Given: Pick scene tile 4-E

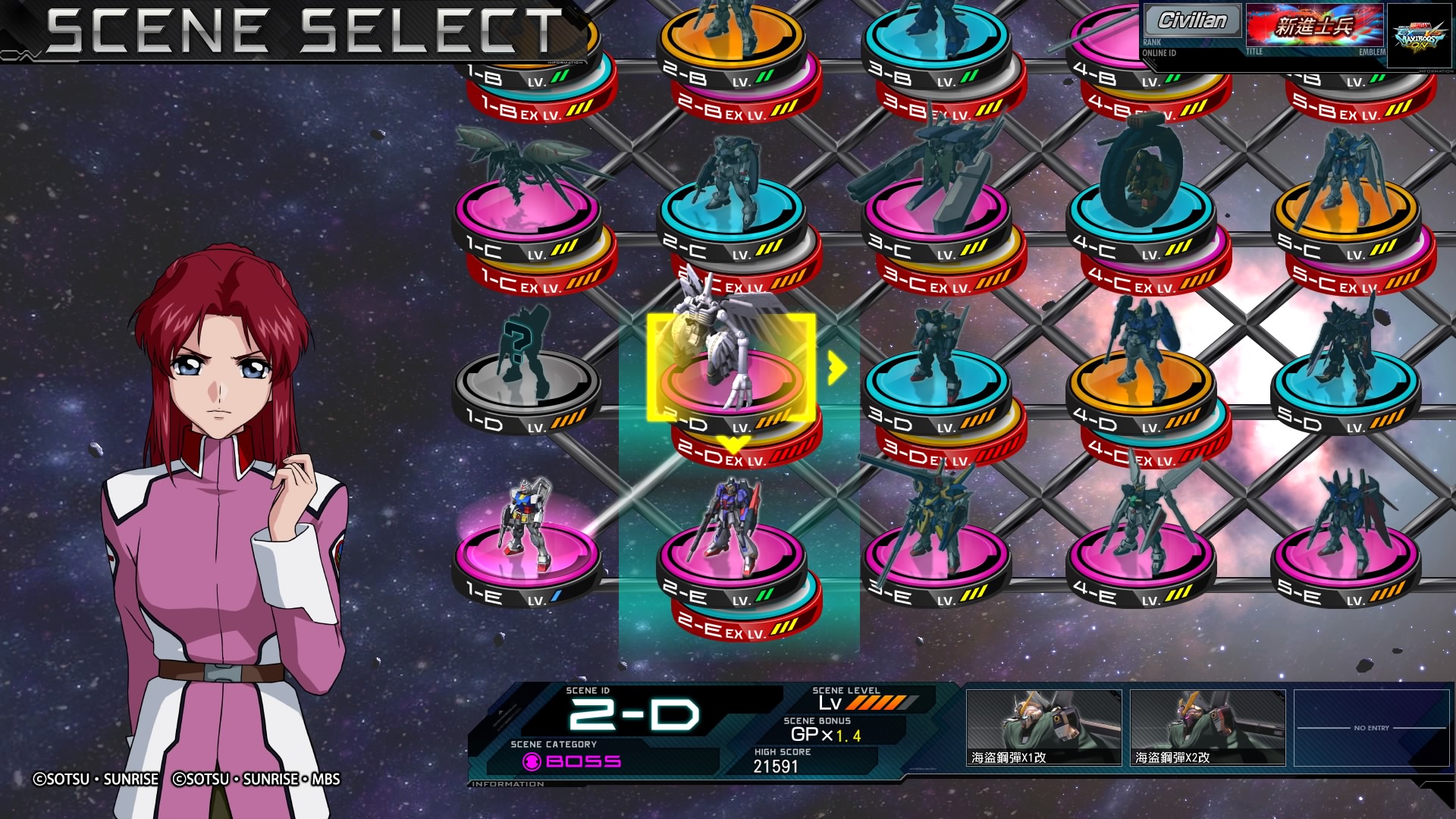Looking at the screenshot, I should (x=1141, y=557).
